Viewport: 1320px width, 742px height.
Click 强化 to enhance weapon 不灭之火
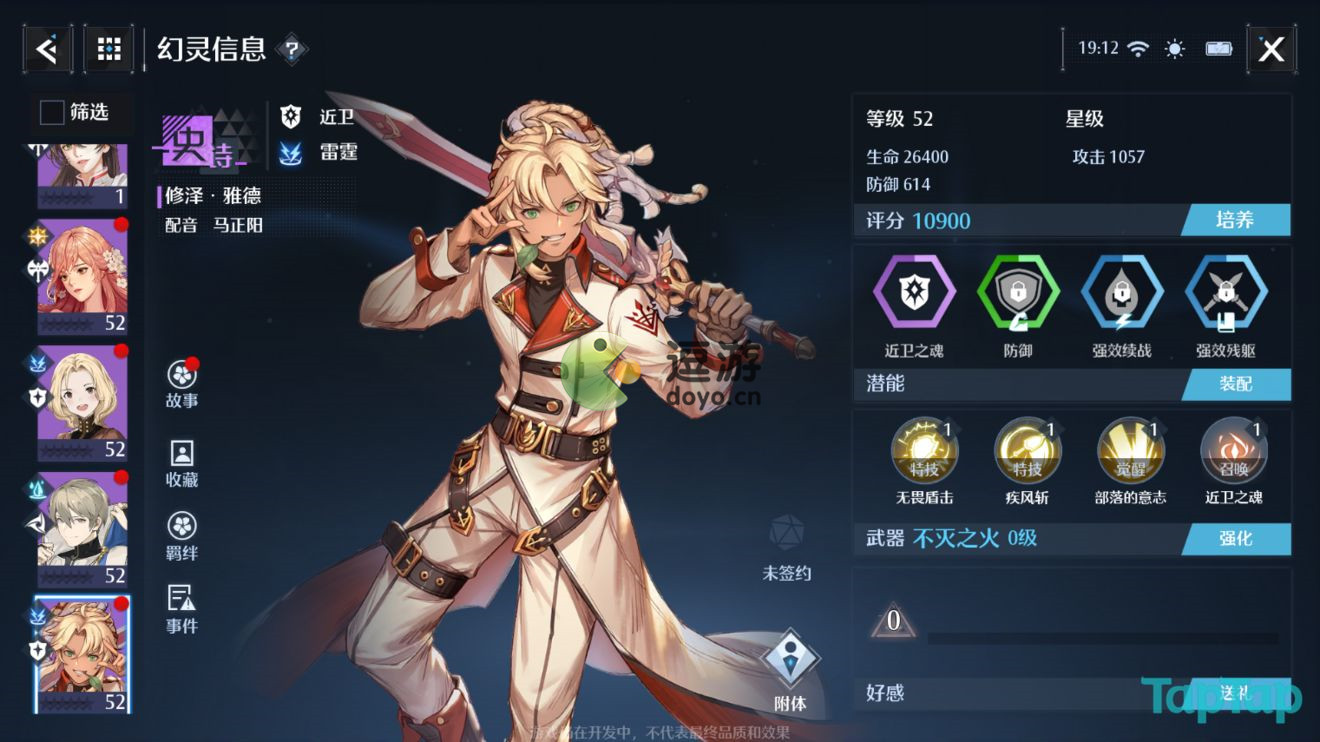(1236, 539)
